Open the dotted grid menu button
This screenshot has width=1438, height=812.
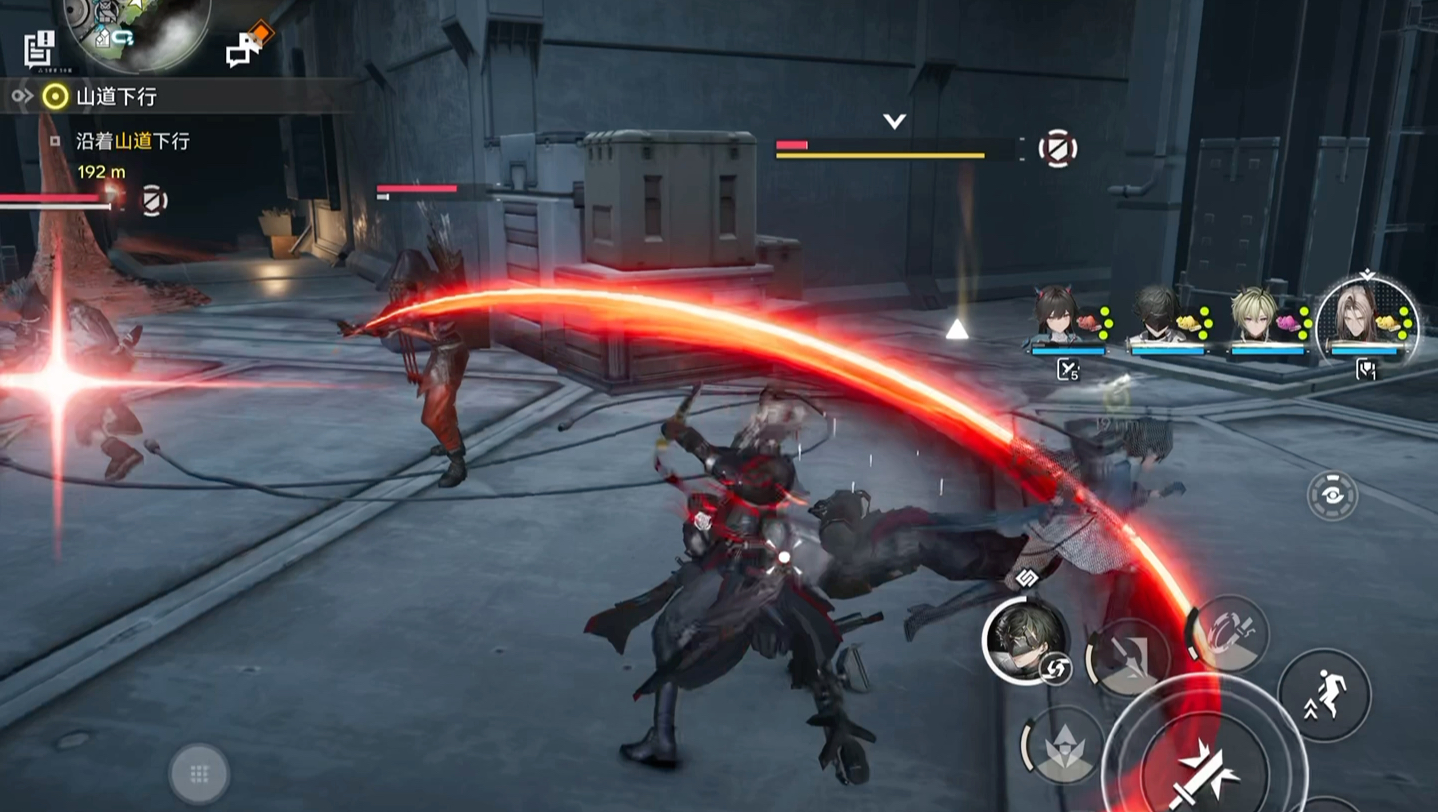click(199, 773)
